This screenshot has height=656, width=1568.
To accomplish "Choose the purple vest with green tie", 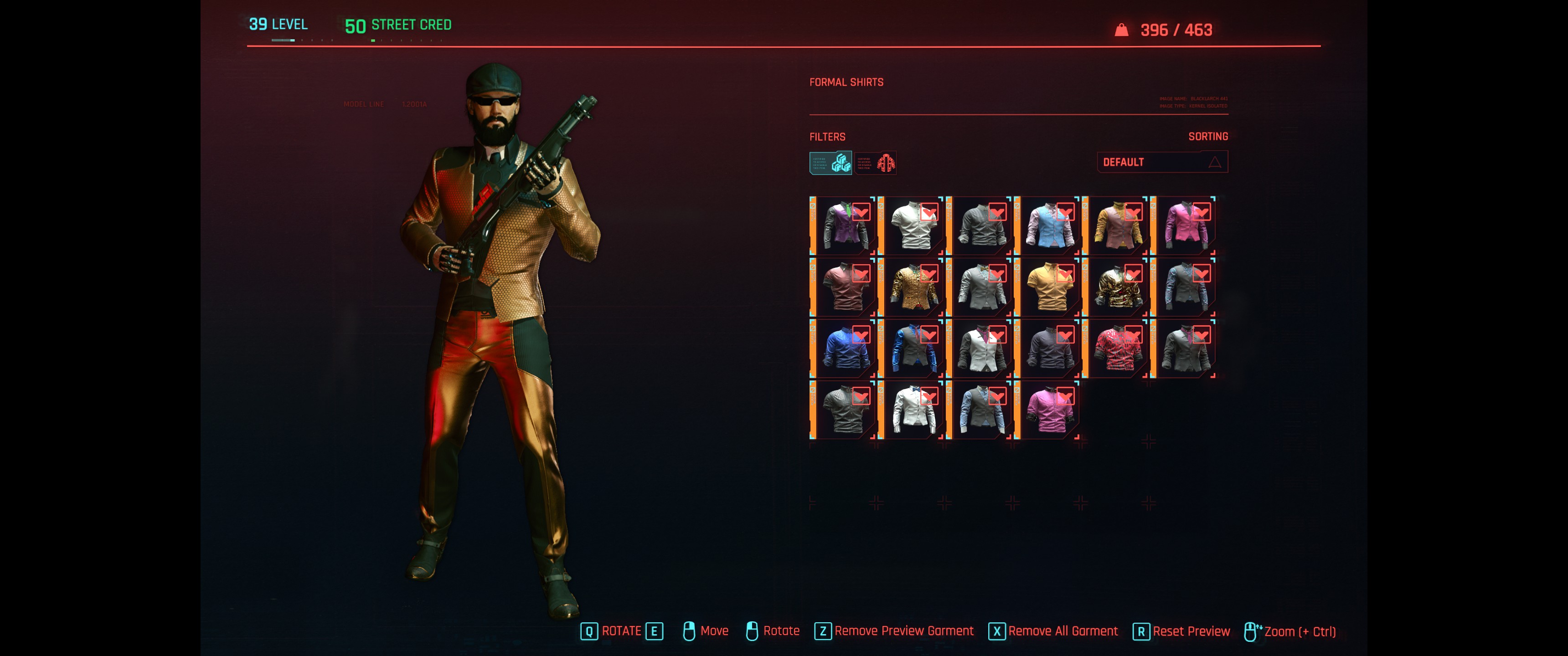I will pos(844,226).
